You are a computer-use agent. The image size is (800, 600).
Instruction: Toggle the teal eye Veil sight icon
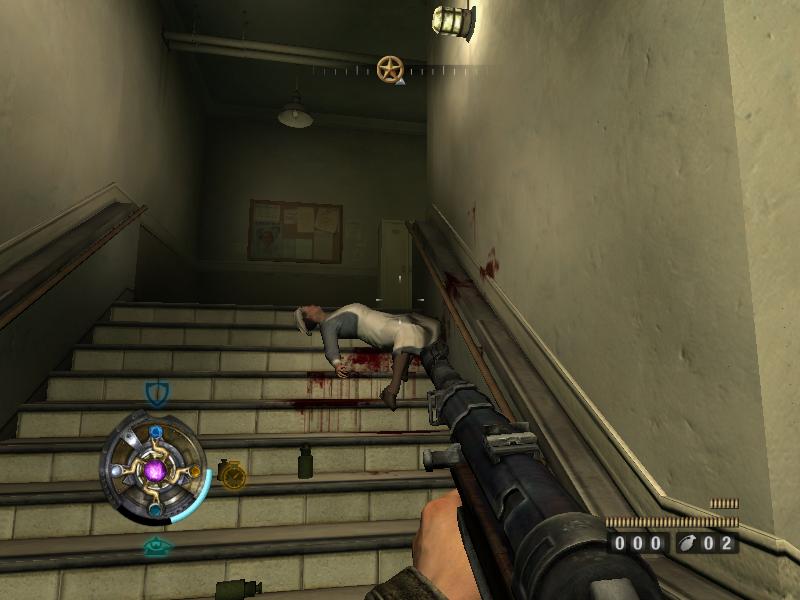click(x=155, y=546)
